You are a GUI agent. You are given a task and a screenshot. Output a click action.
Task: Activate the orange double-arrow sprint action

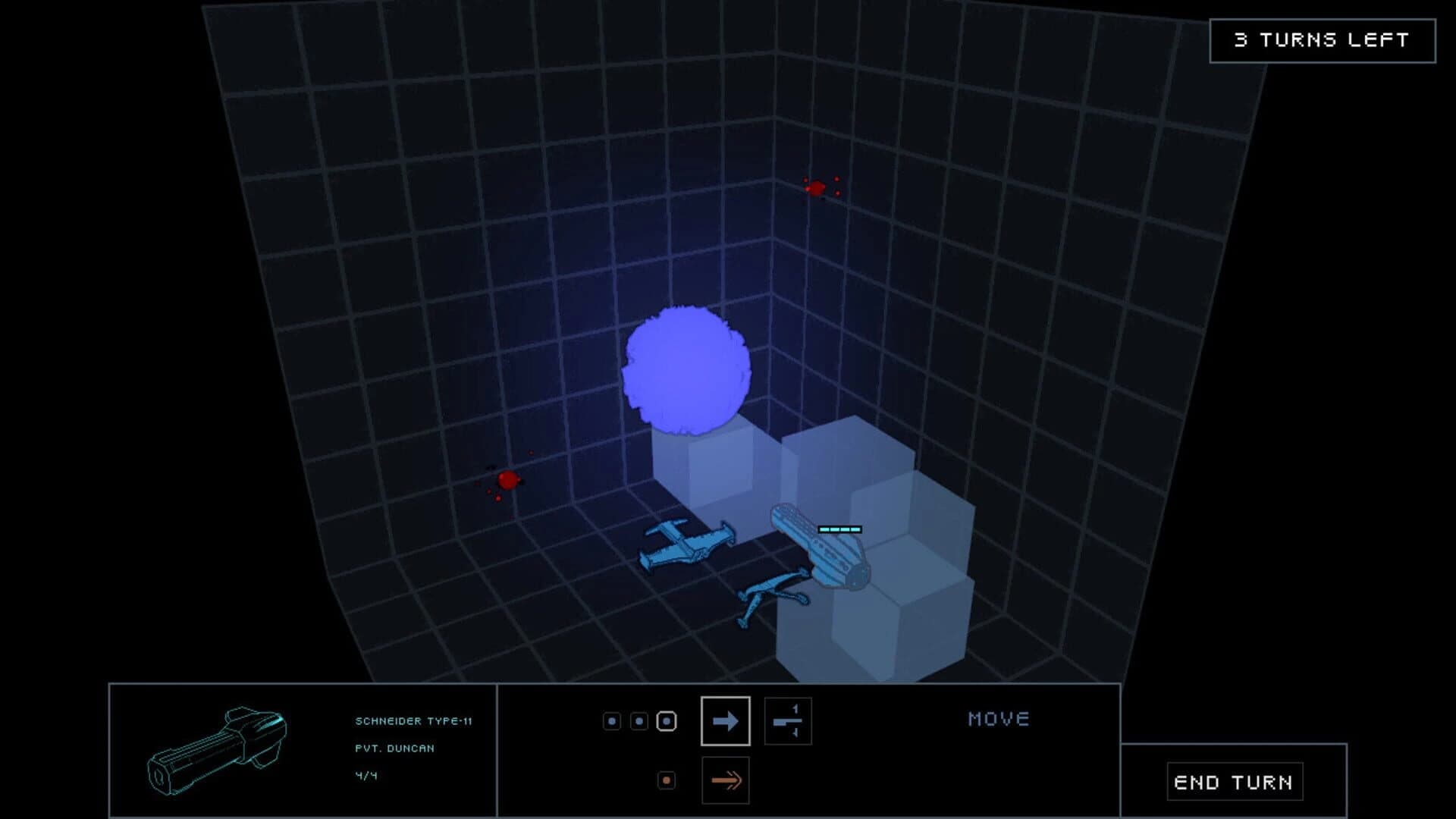point(724,780)
